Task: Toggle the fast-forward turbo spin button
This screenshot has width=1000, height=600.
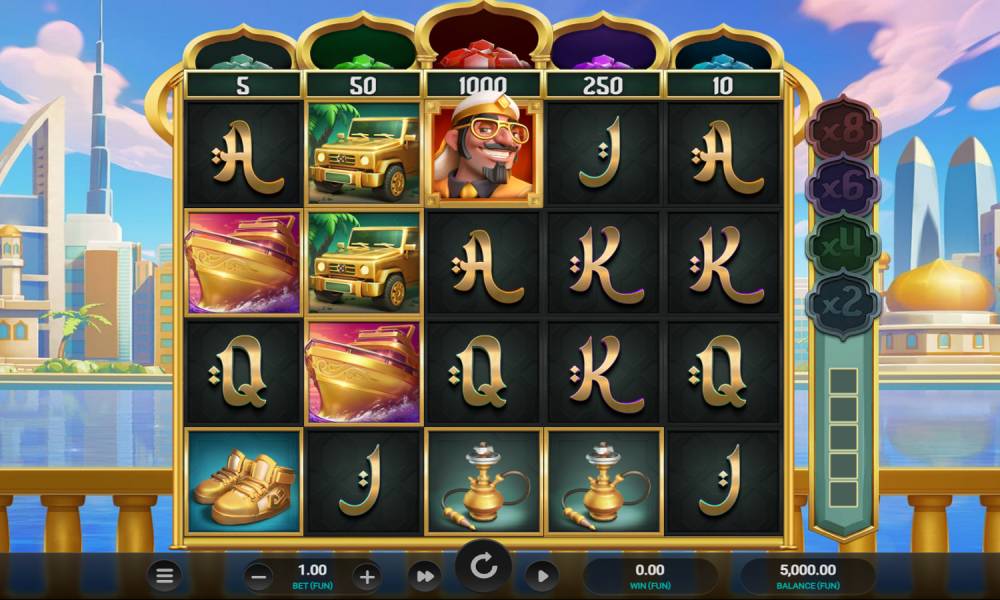Action: (425, 576)
